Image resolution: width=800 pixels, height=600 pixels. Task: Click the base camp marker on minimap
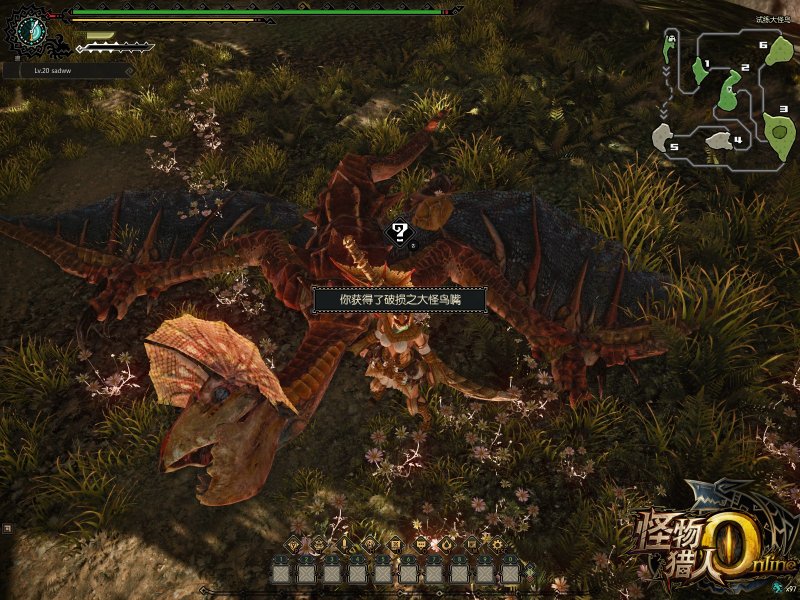[672, 40]
